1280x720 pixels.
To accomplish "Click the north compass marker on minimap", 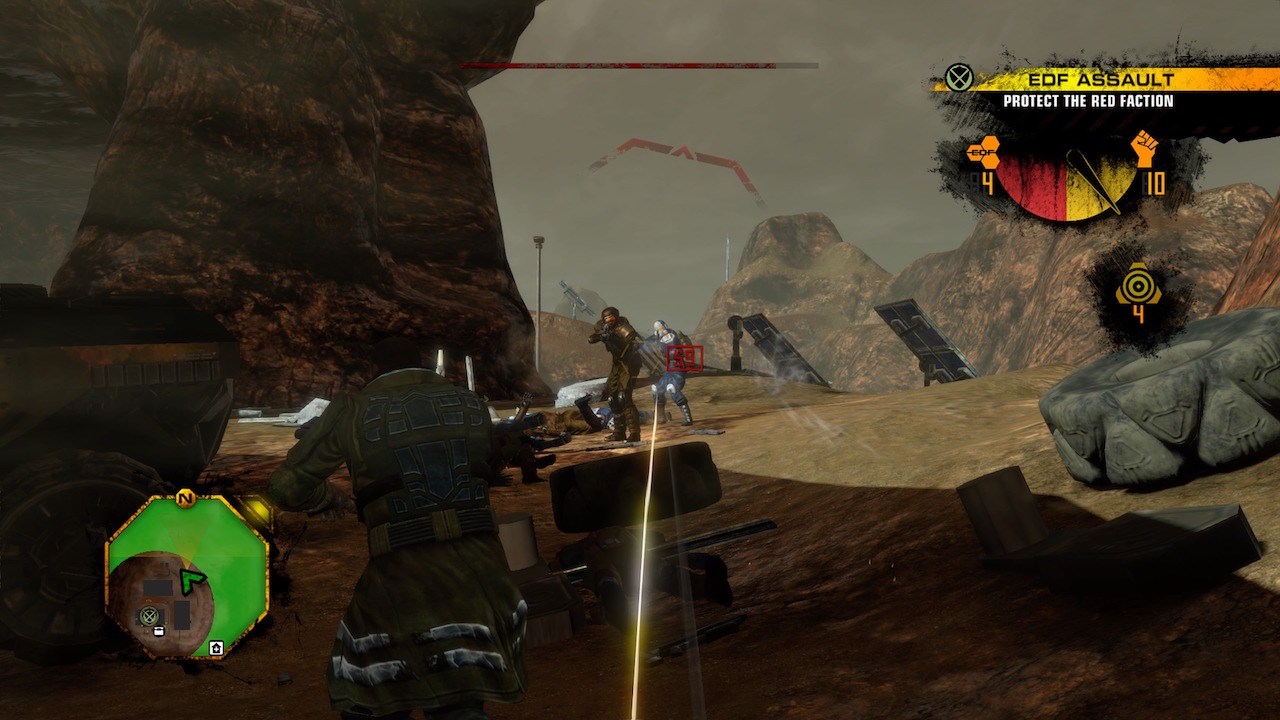I will pyautogui.click(x=185, y=497).
